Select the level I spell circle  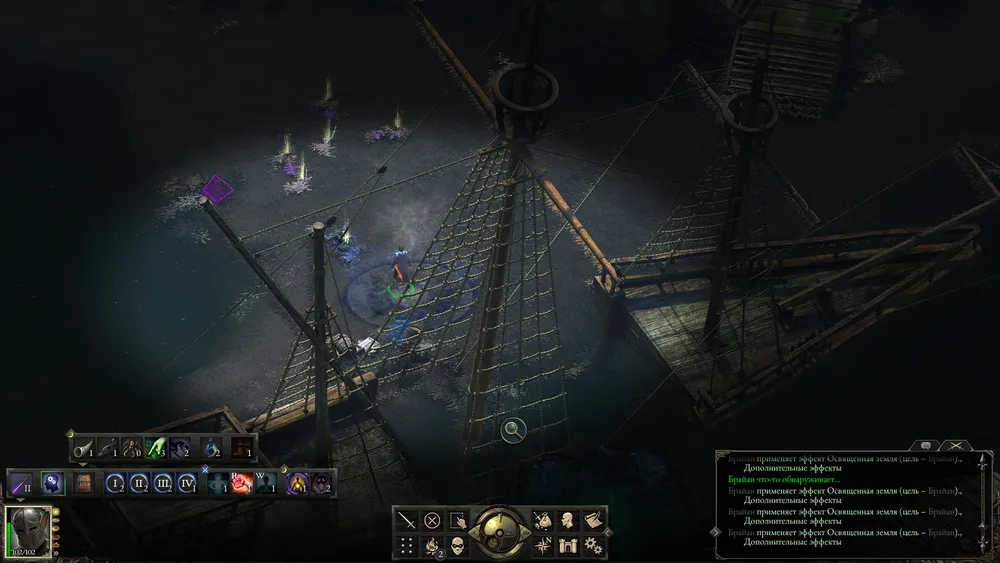116,484
